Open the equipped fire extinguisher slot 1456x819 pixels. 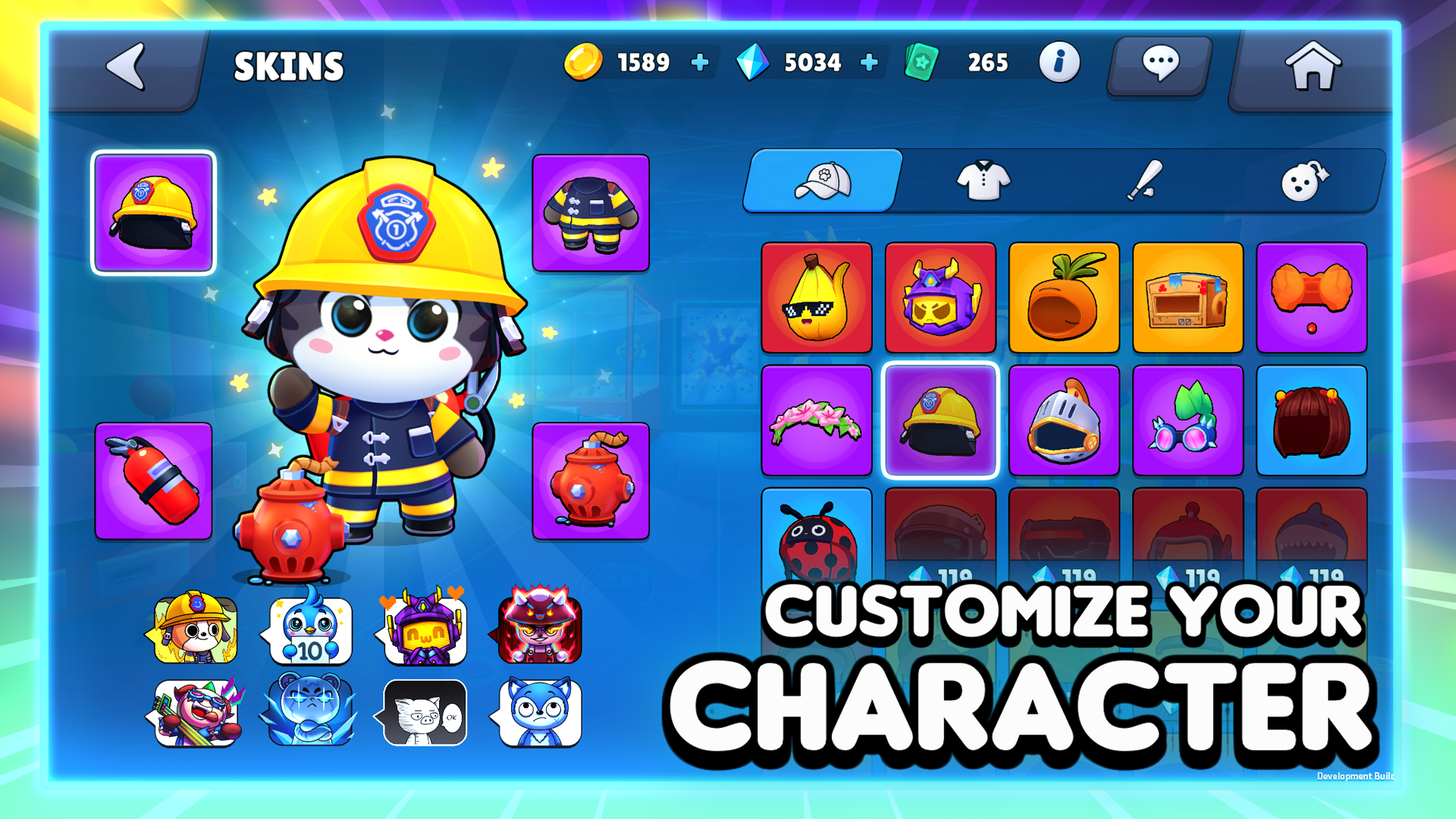[x=153, y=481]
